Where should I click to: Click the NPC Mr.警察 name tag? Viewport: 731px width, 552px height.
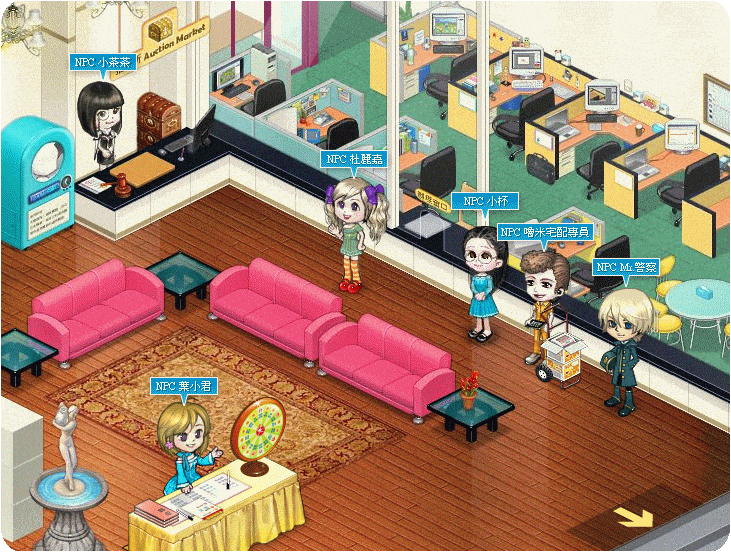tap(627, 267)
